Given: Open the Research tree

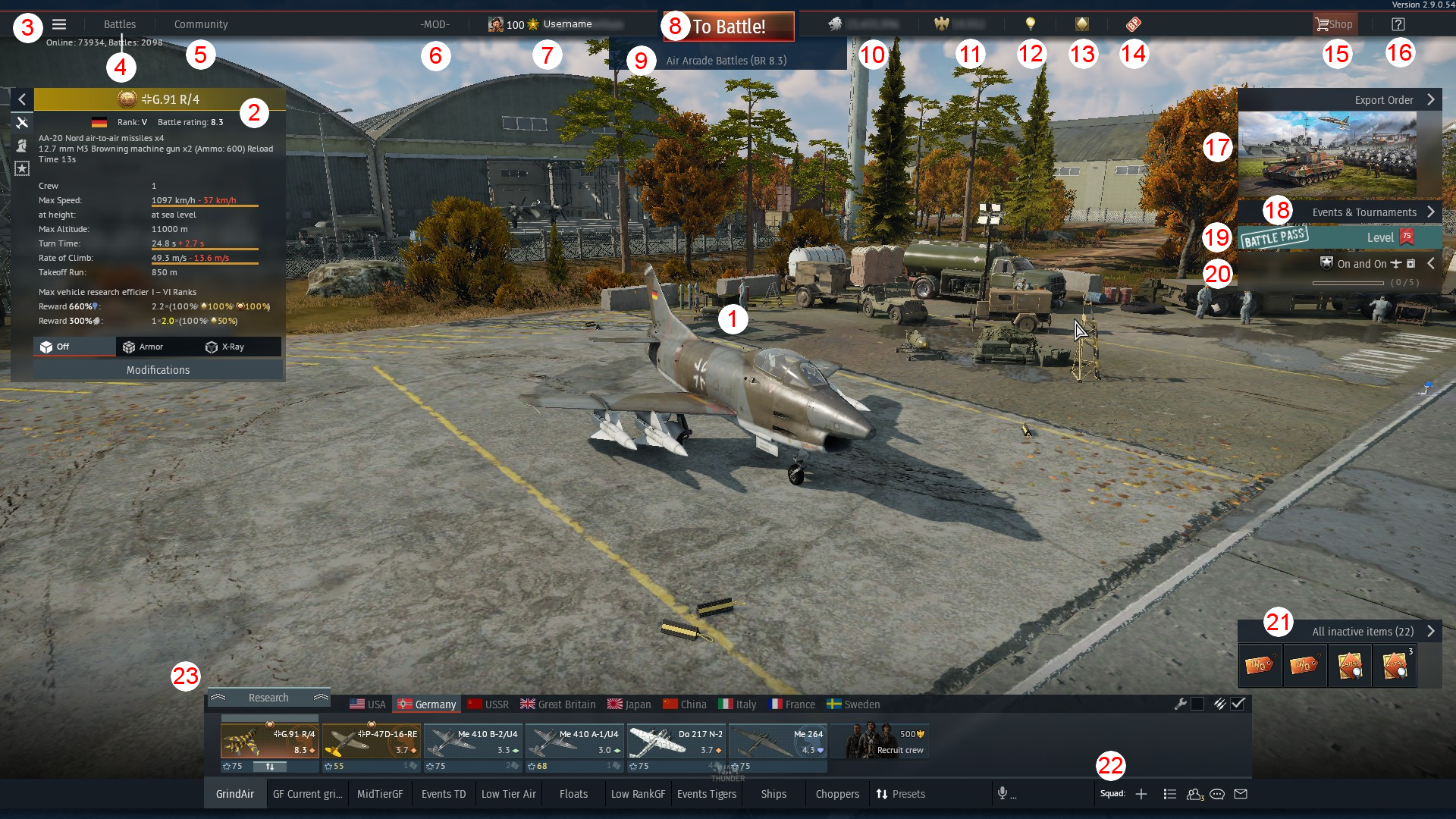Looking at the screenshot, I should coord(268,698).
